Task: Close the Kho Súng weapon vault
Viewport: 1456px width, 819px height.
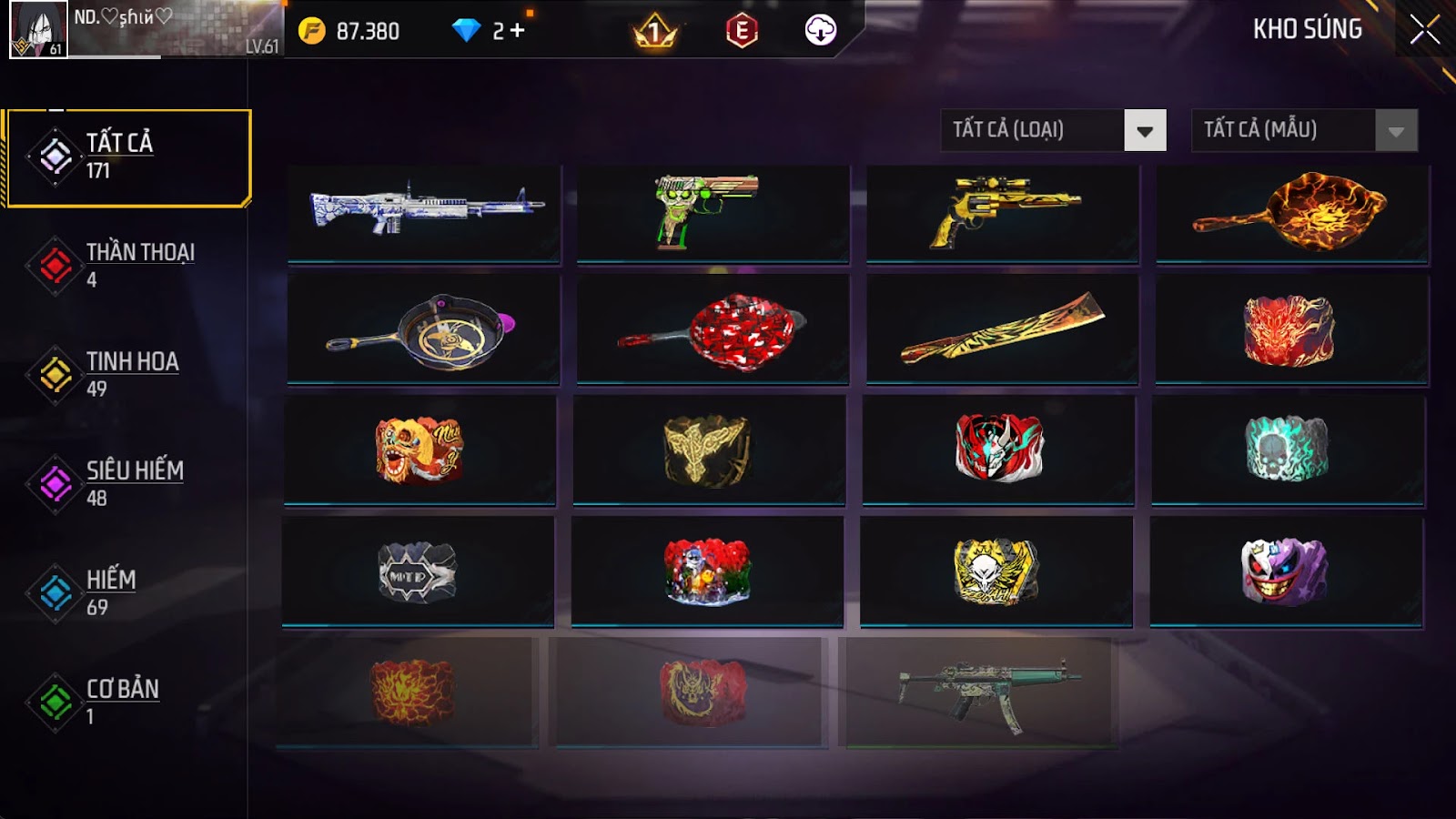Action: click(x=1424, y=30)
